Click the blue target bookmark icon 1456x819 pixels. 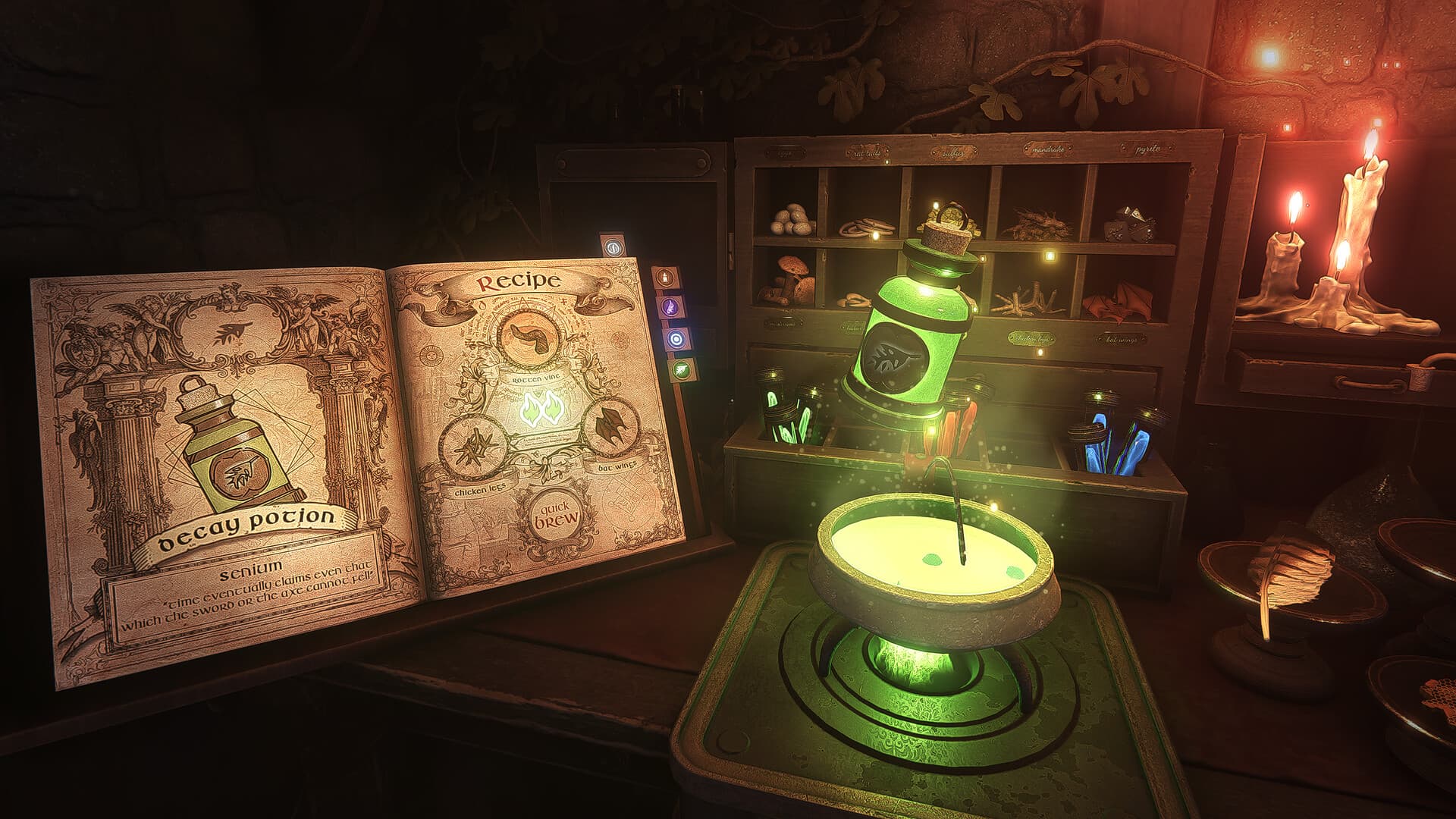(x=676, y=339)
